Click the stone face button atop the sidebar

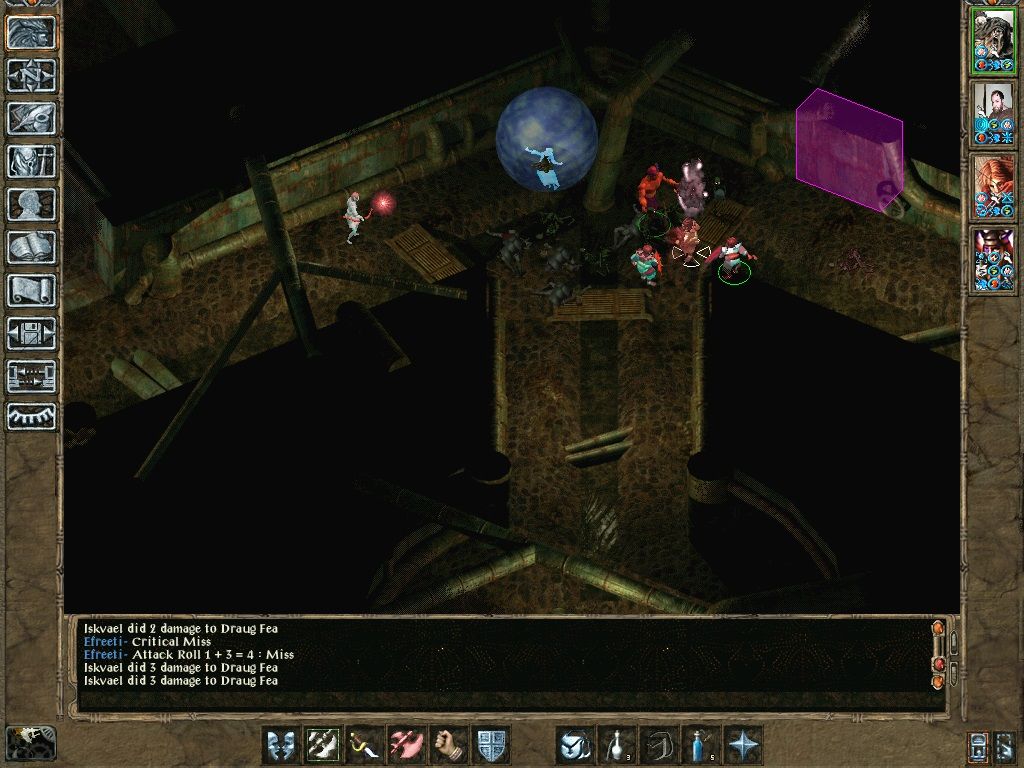coord(32,32)
